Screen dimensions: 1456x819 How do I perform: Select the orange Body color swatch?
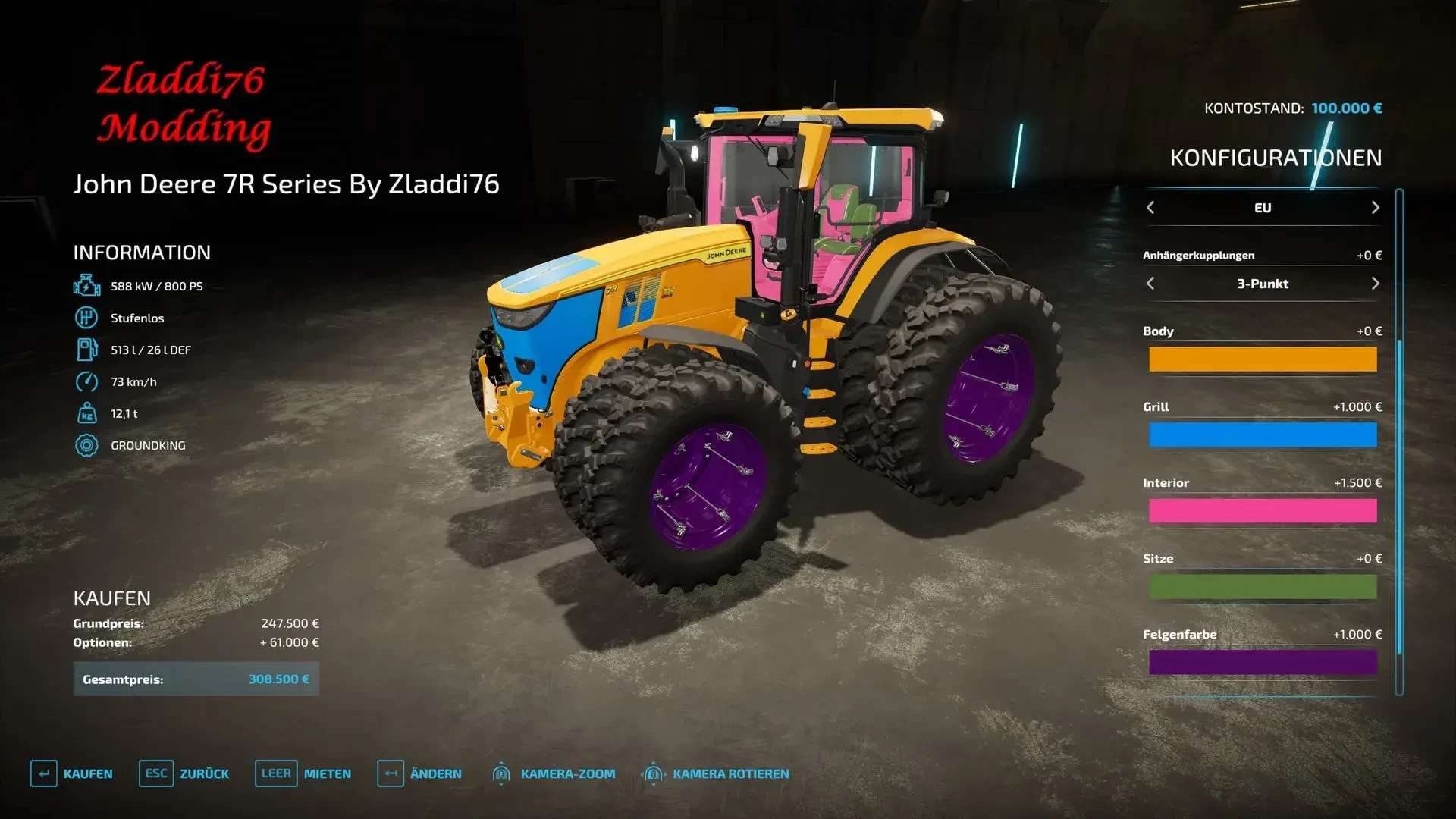(x=1262, y=359)
